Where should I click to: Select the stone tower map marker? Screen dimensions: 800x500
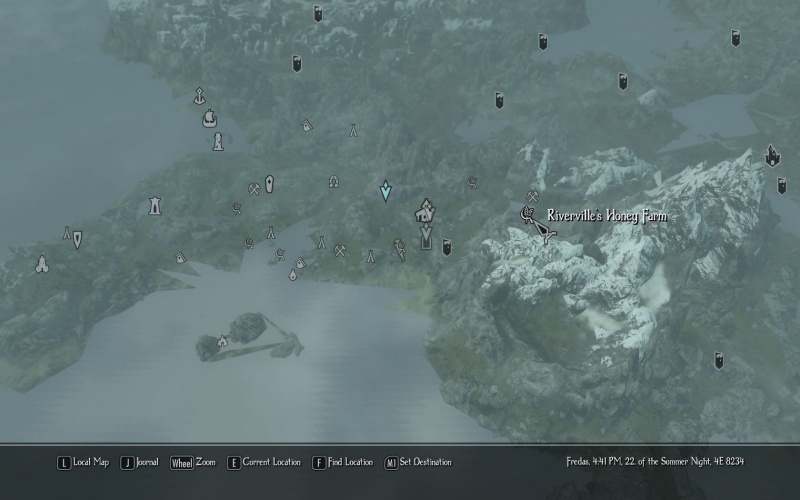(155, 205)
